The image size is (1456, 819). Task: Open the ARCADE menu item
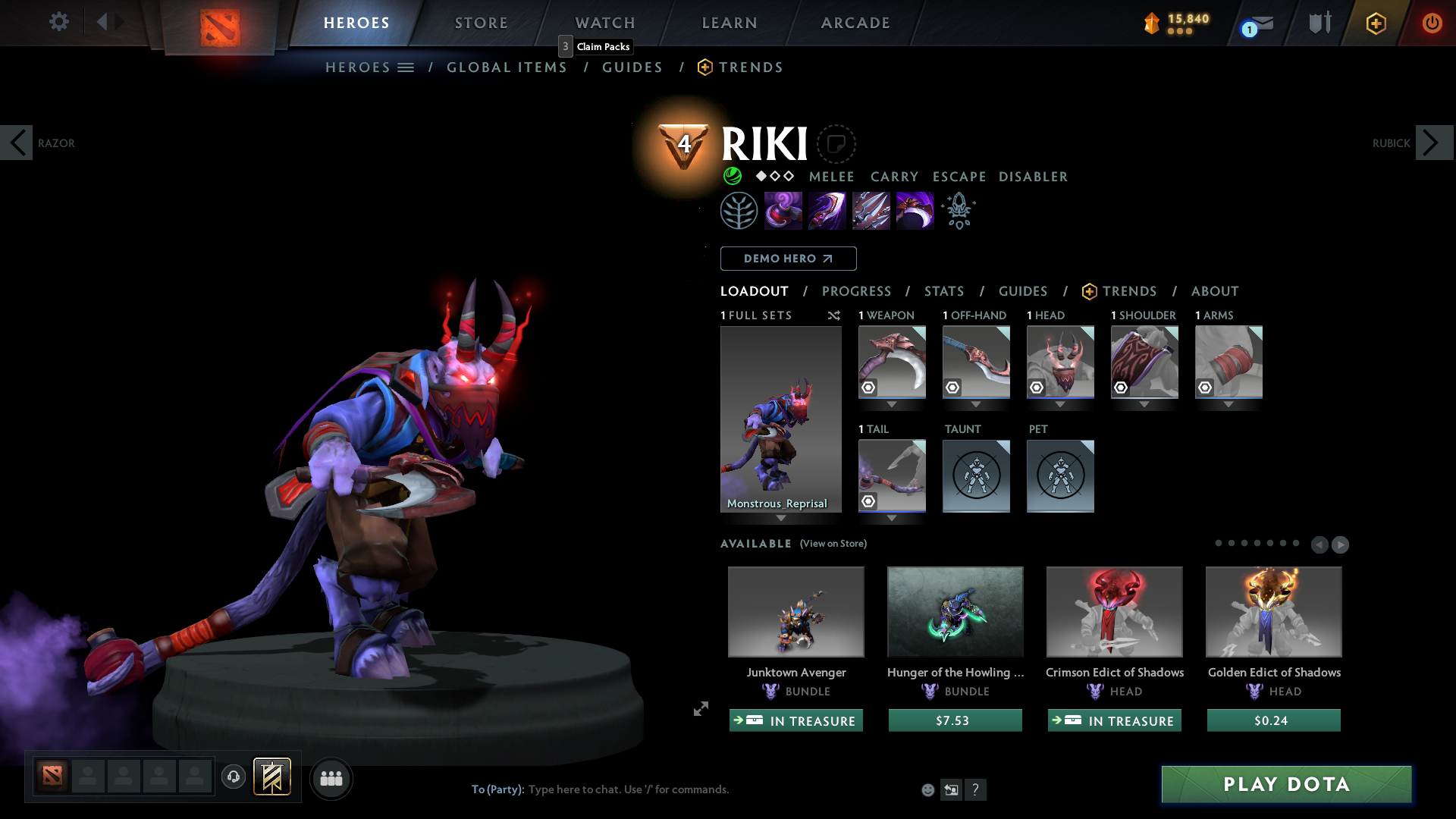point(855,23)
